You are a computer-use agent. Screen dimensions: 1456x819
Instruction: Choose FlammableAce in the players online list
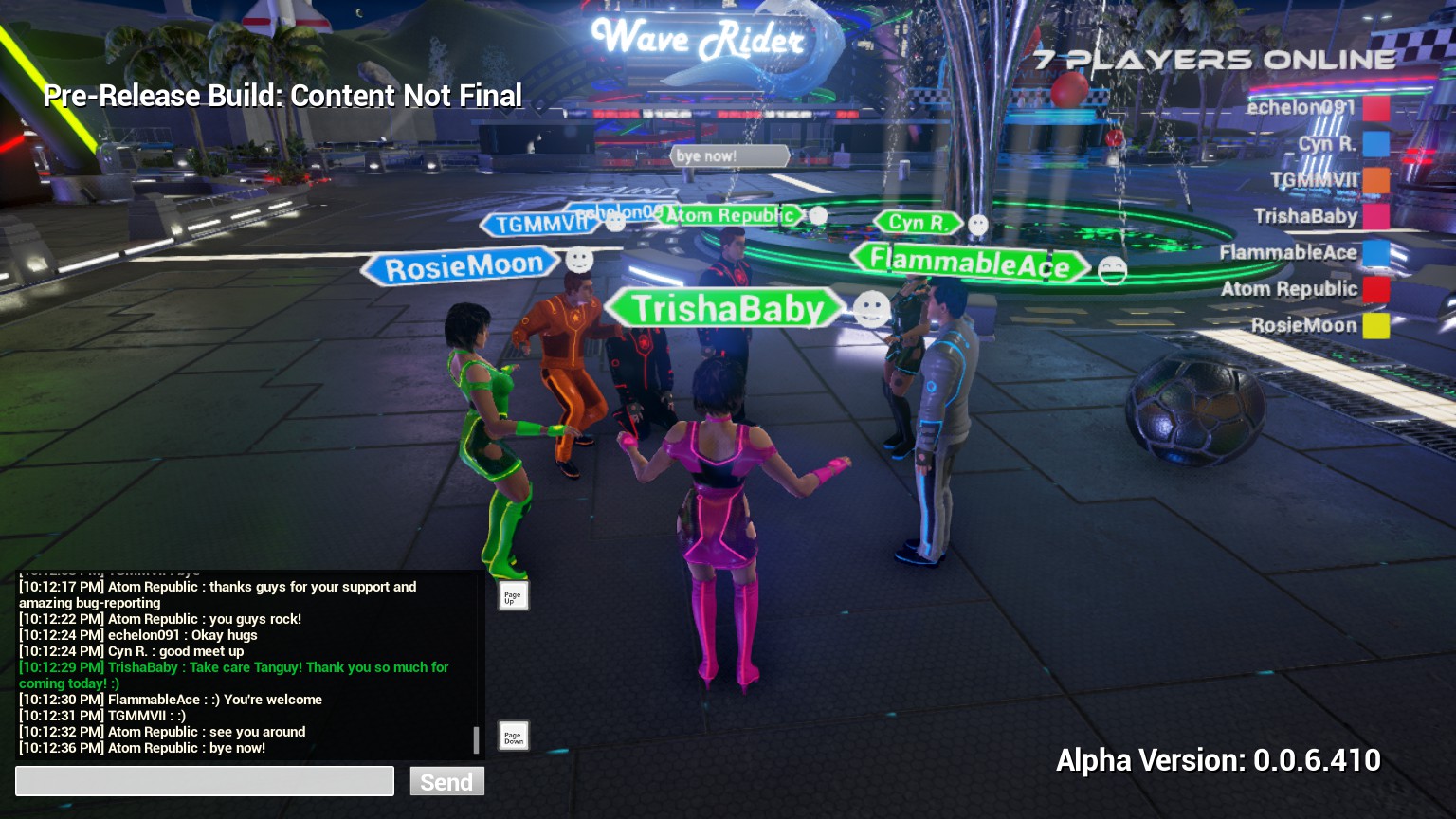(1287, 252)
